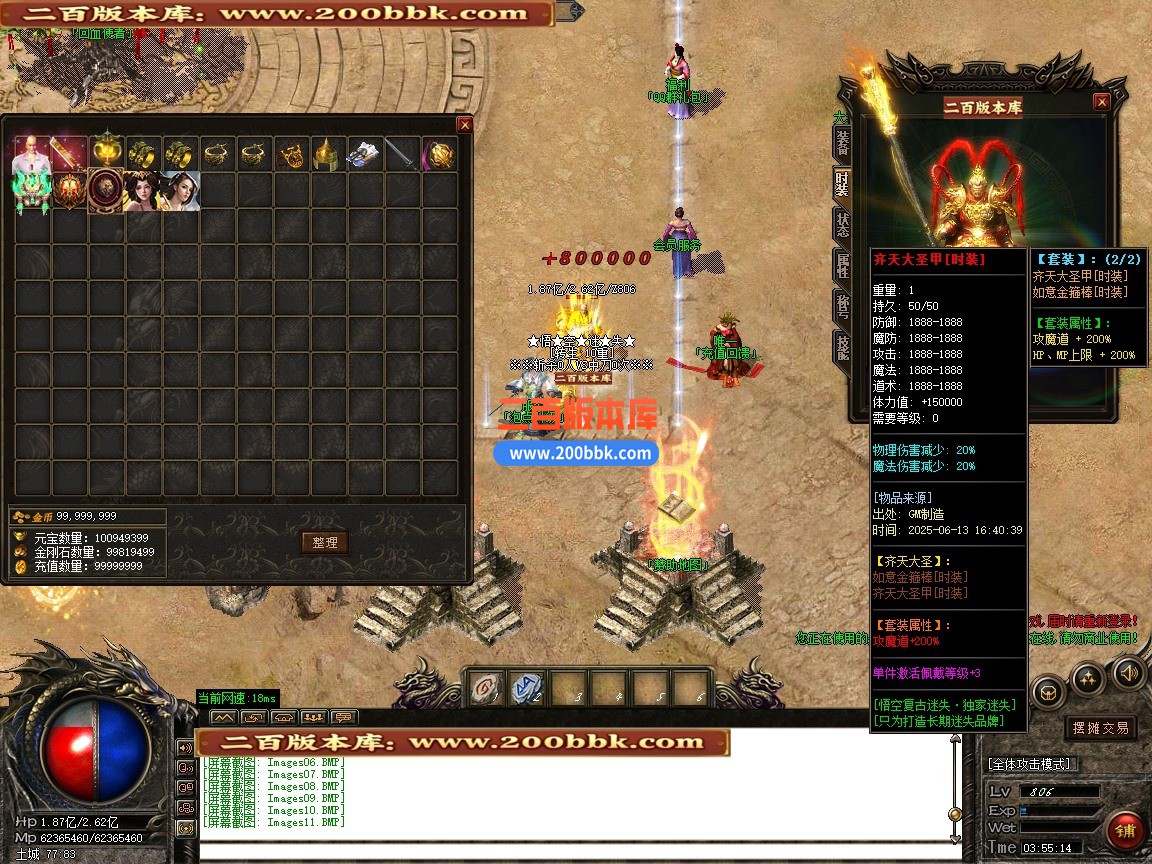This screenshot has height=864, width=1152.
Task: Toggle the sound speaker button
Action: 1129,674
